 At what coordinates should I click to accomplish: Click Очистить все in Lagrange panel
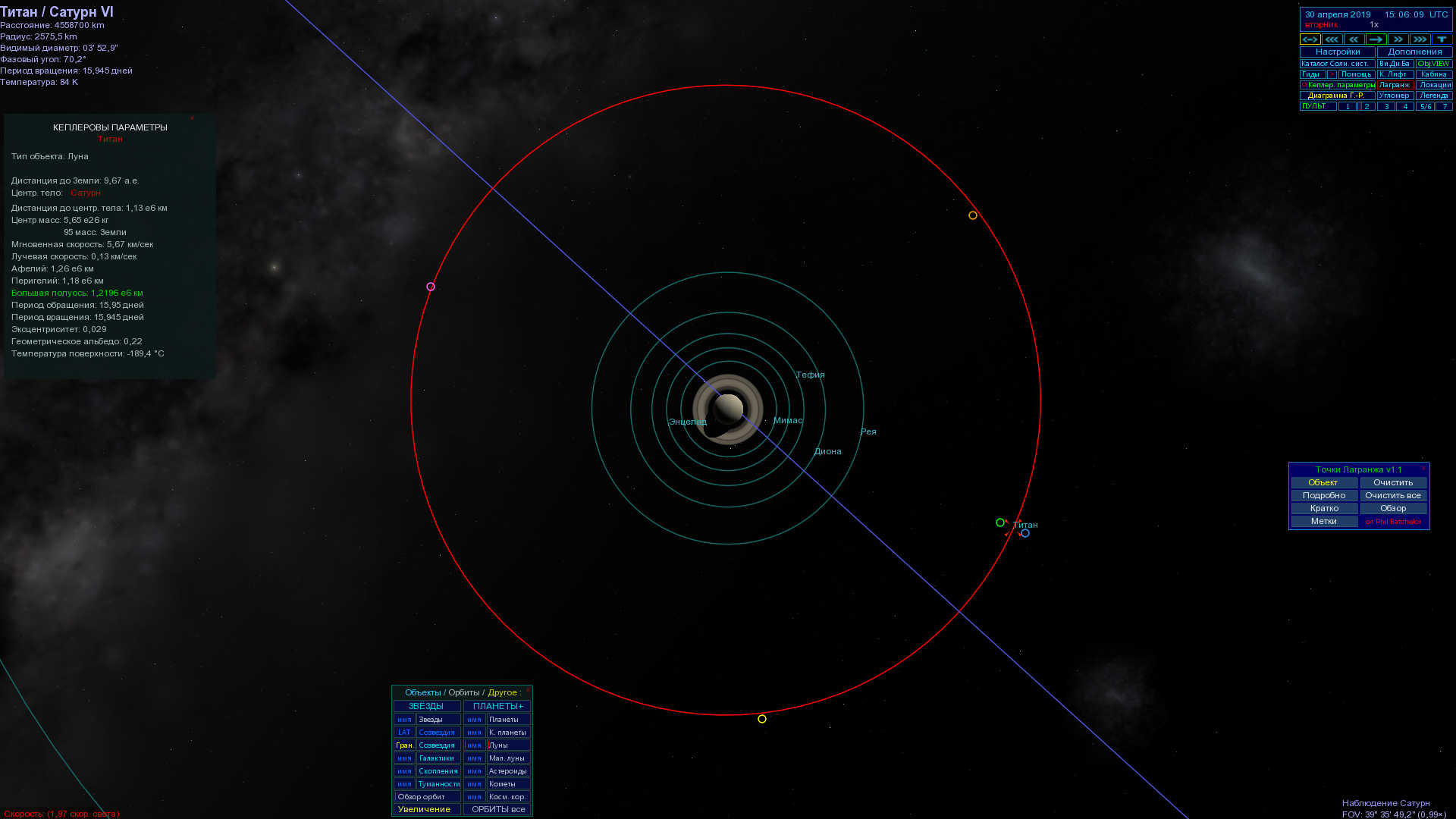coord(1393,495)
